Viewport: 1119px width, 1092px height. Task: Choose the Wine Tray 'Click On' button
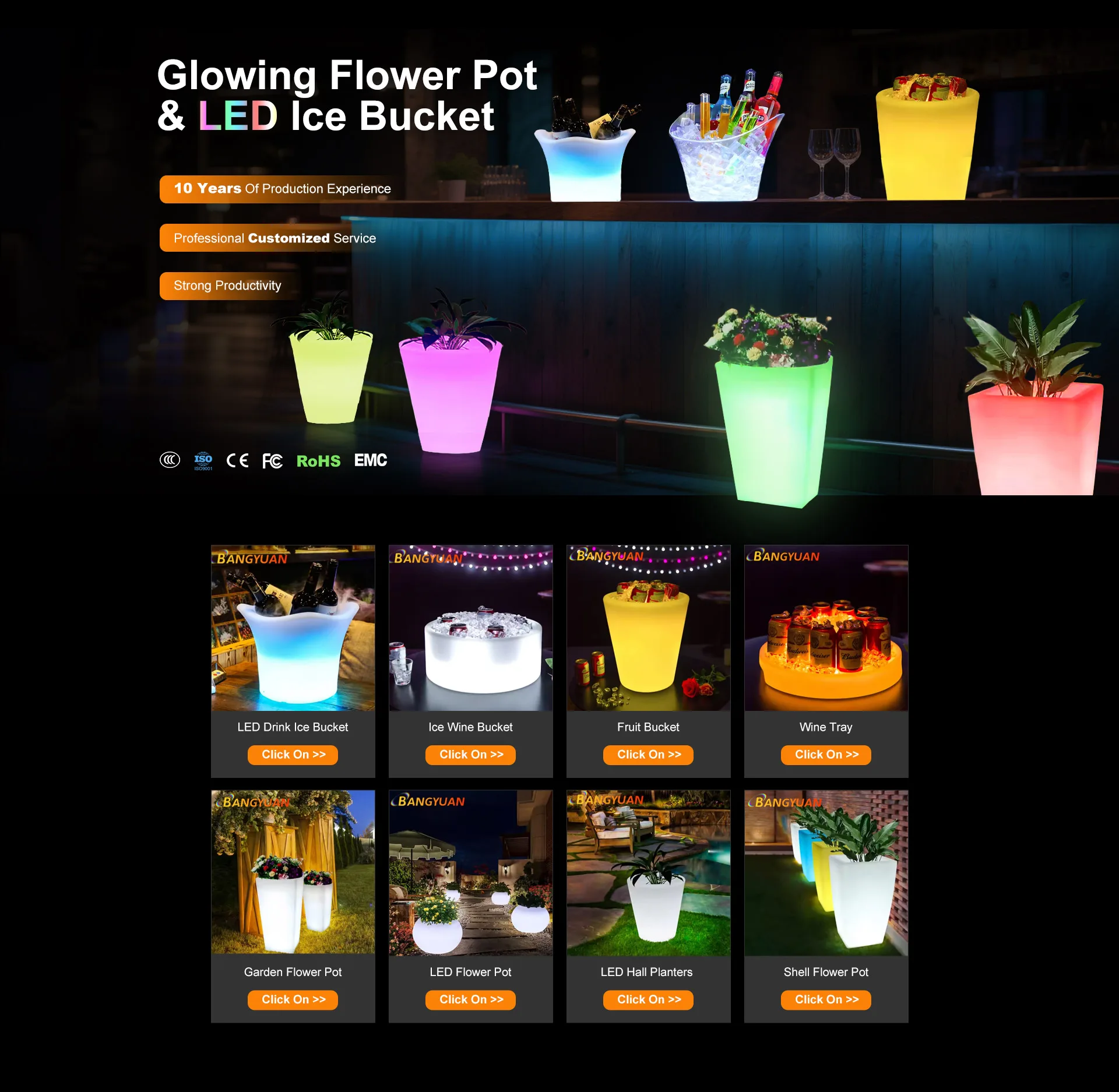pos(826,755)
